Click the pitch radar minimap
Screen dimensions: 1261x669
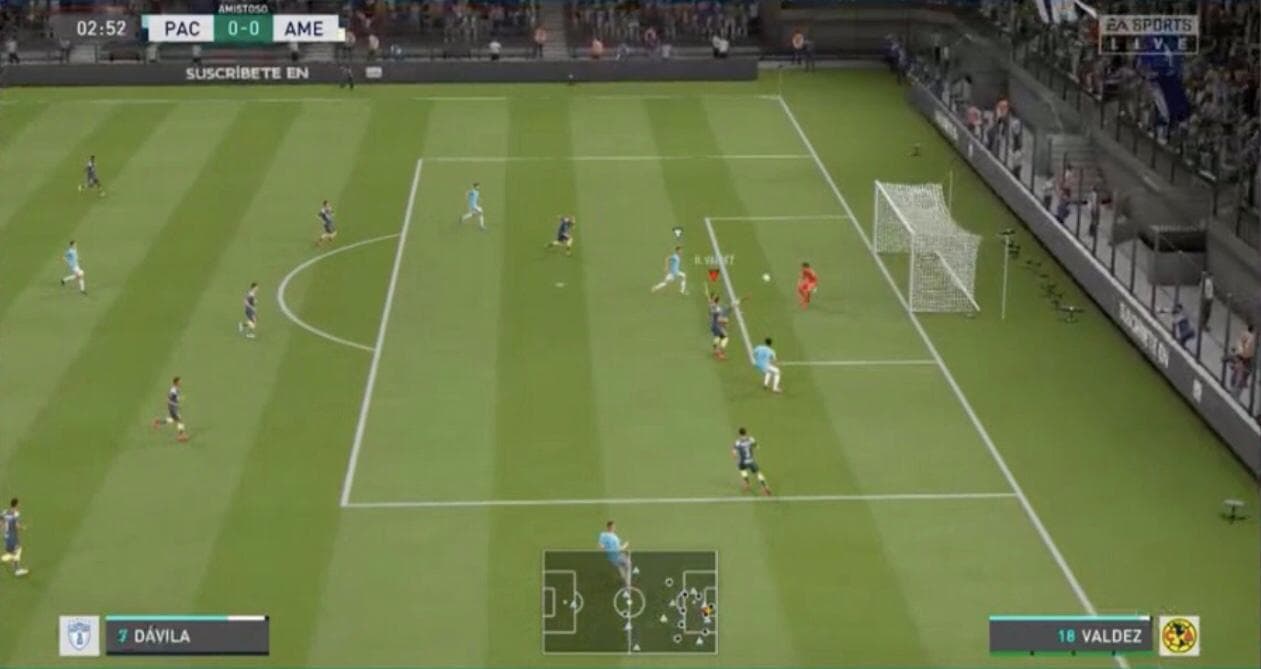629,601
